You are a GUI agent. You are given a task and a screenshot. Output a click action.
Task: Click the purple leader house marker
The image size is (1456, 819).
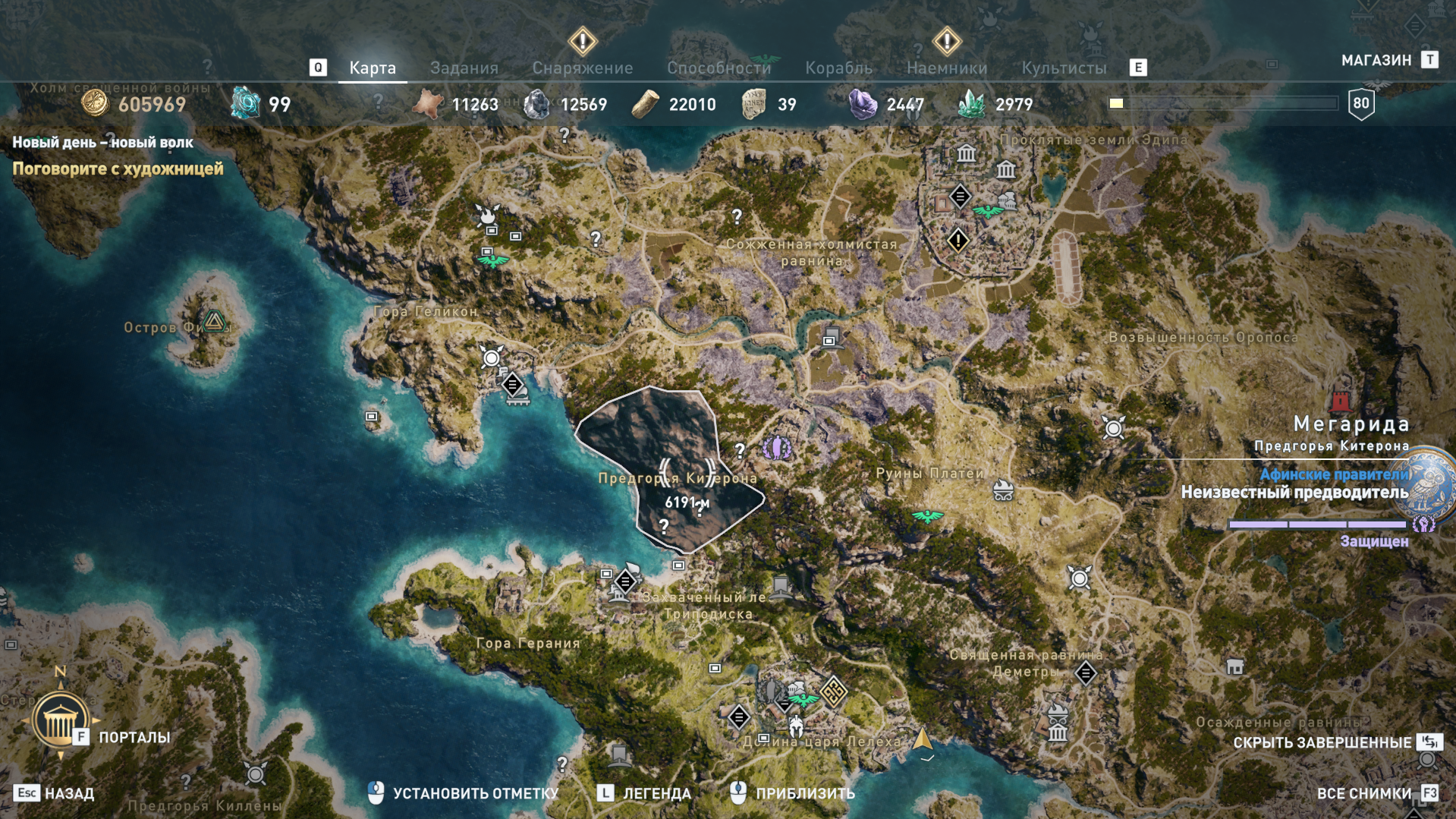click(776, 448)
